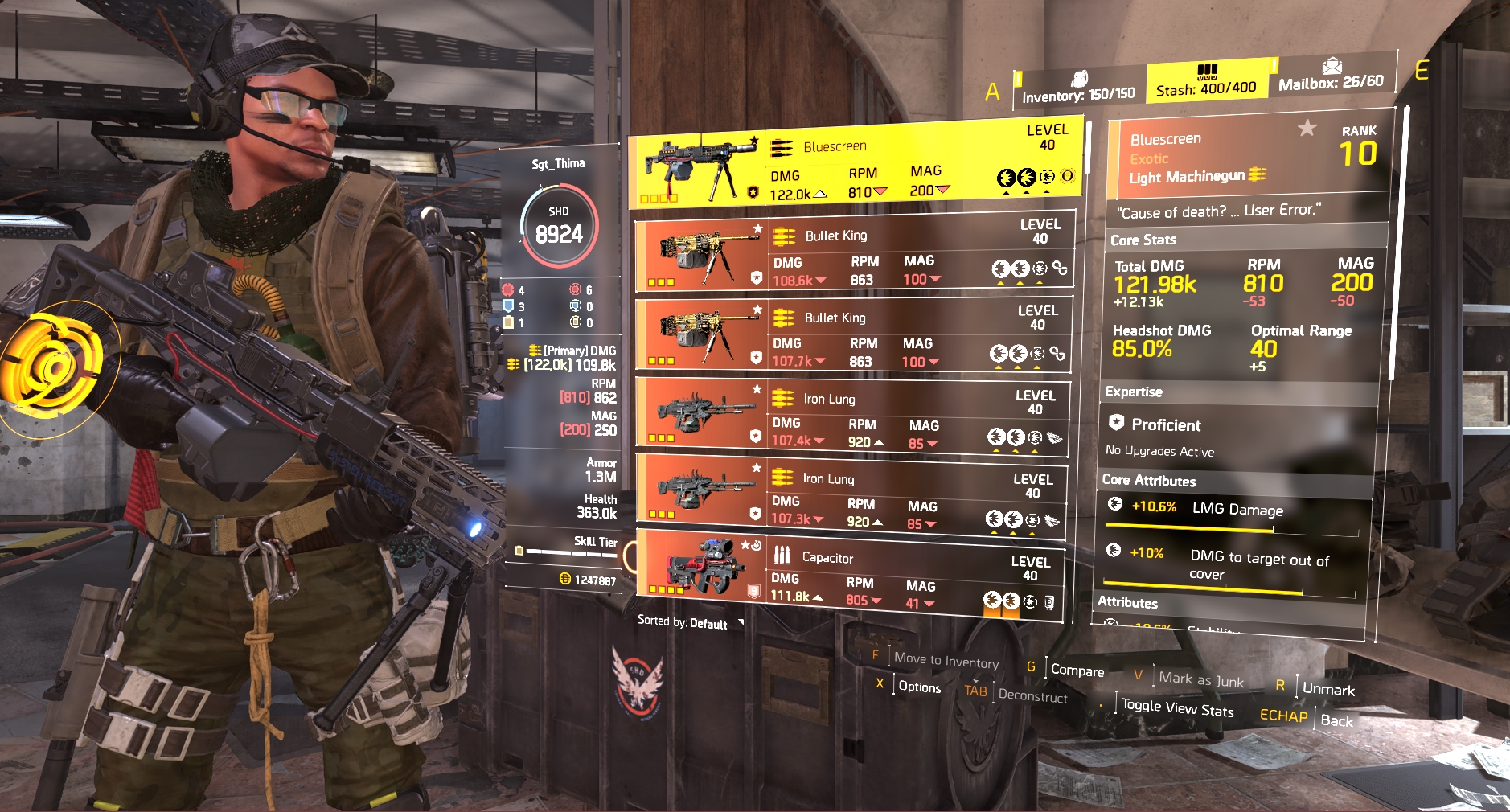The height and width of the screenshot is (812, 1510).
Task: Toggle View Stats
Action: tap(1177, 707)
